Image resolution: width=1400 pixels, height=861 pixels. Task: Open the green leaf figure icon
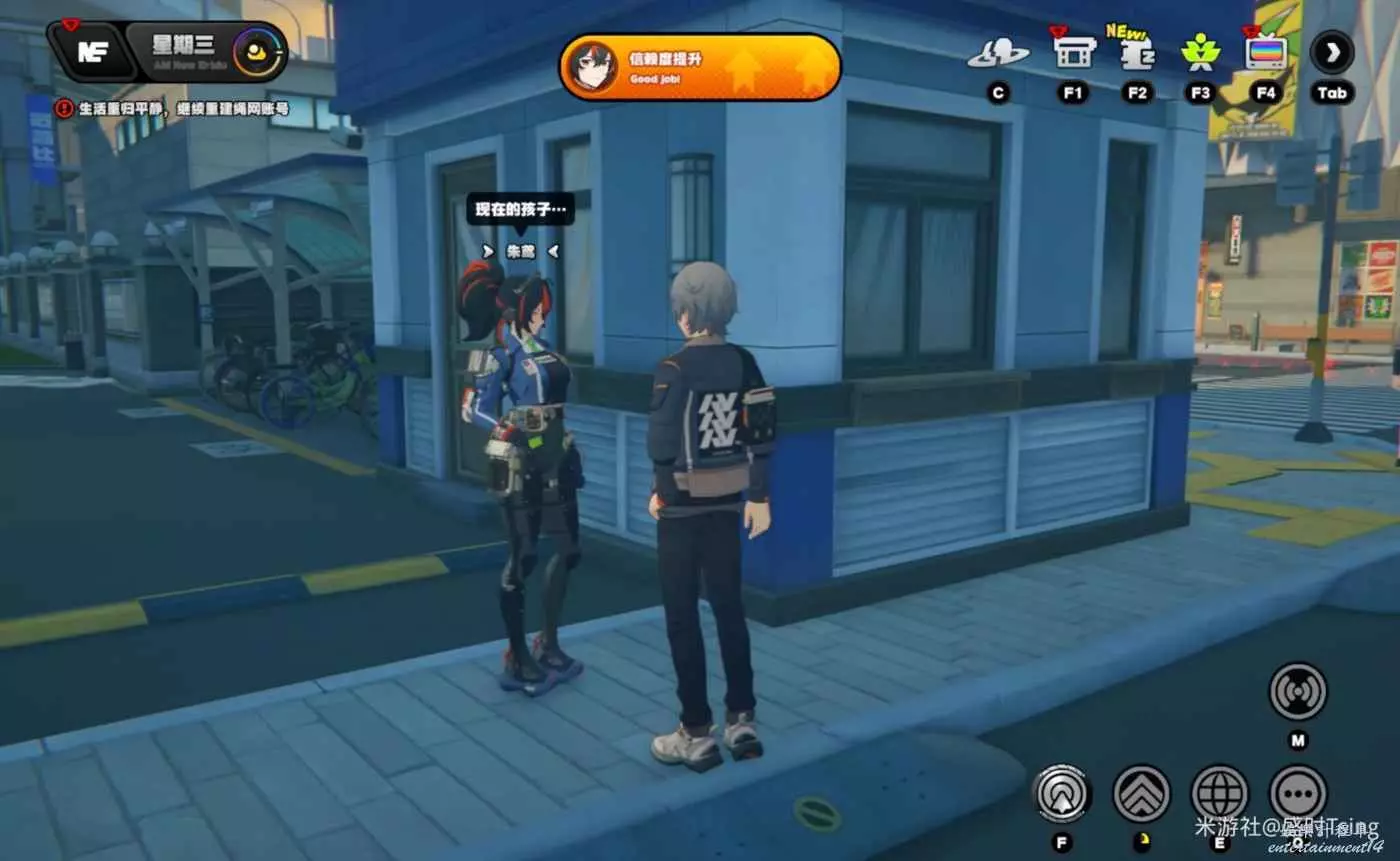(1200, 52)
